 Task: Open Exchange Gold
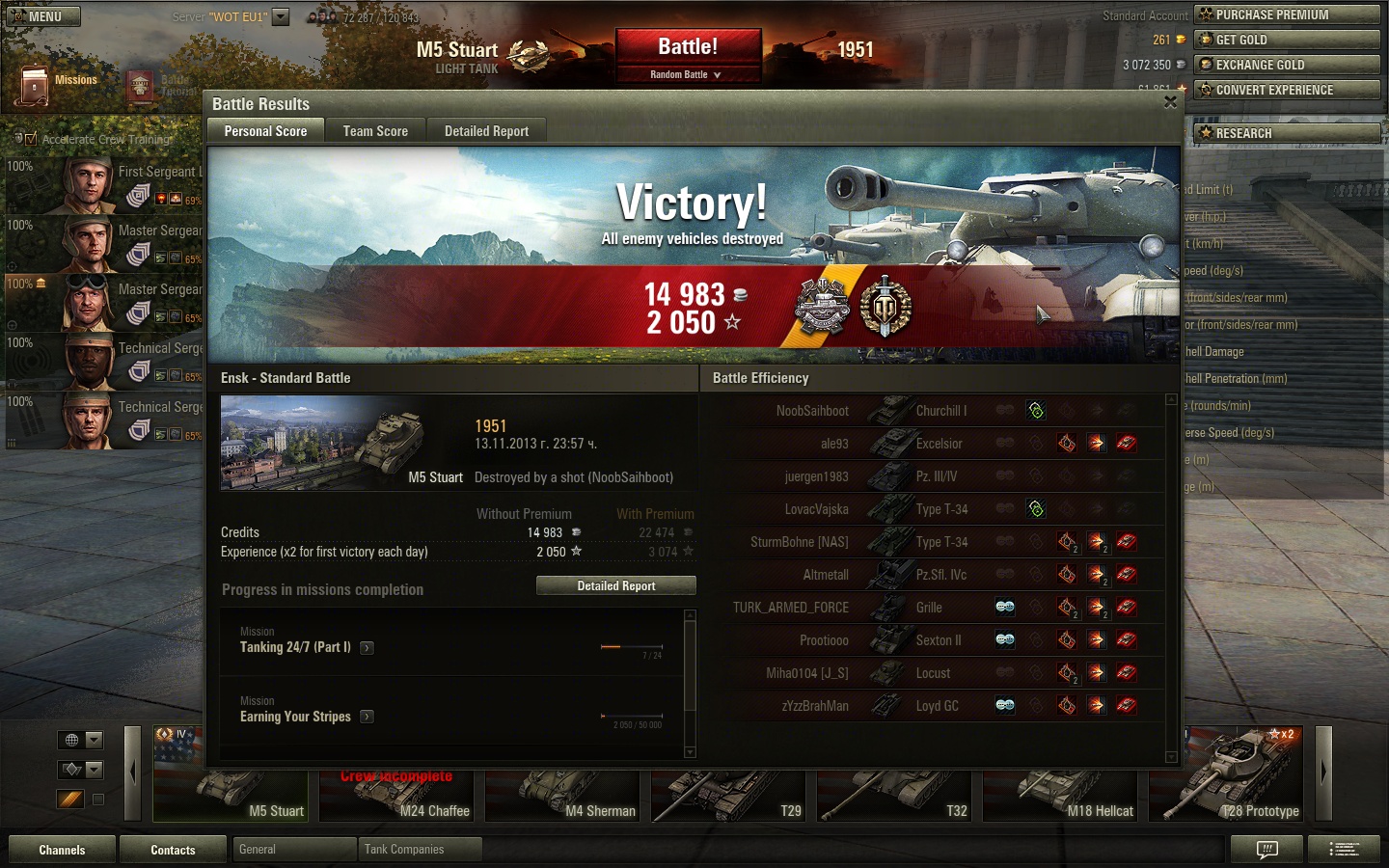[1287, 65]
